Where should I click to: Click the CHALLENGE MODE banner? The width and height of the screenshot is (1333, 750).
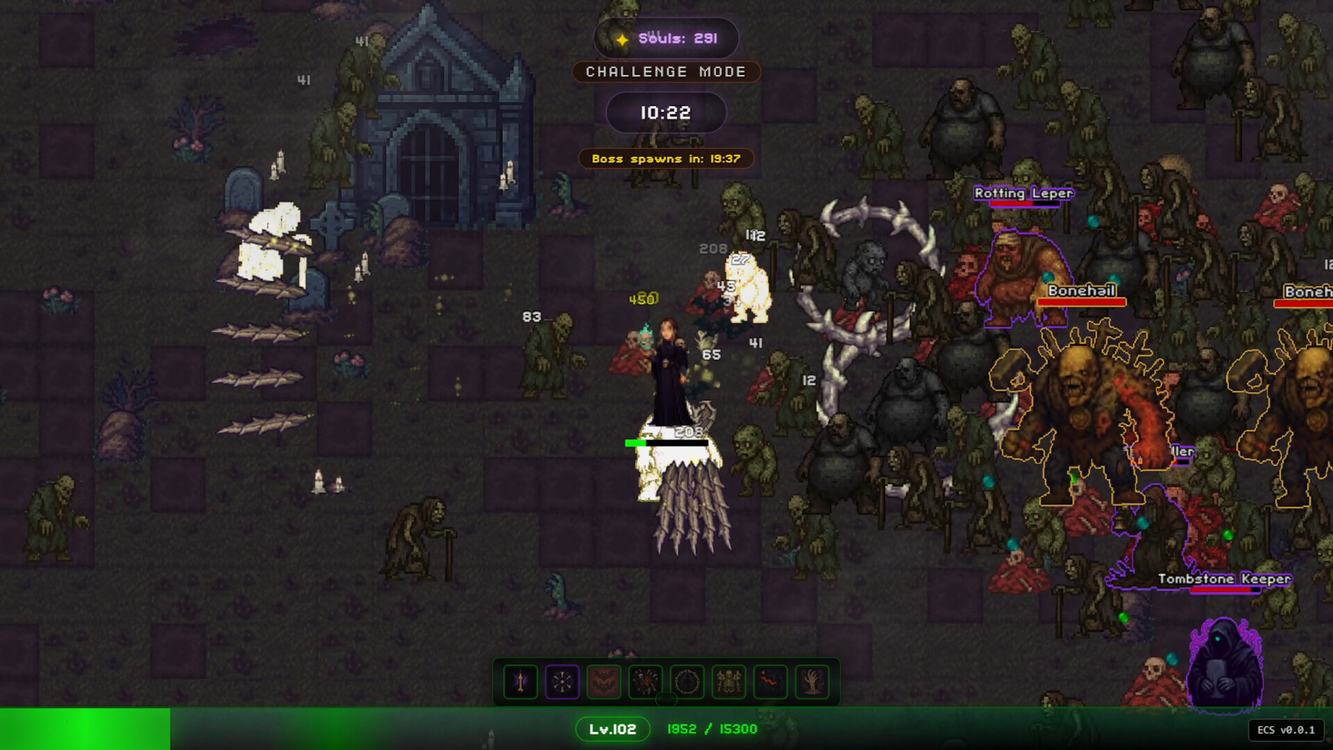tap(666, 71)
